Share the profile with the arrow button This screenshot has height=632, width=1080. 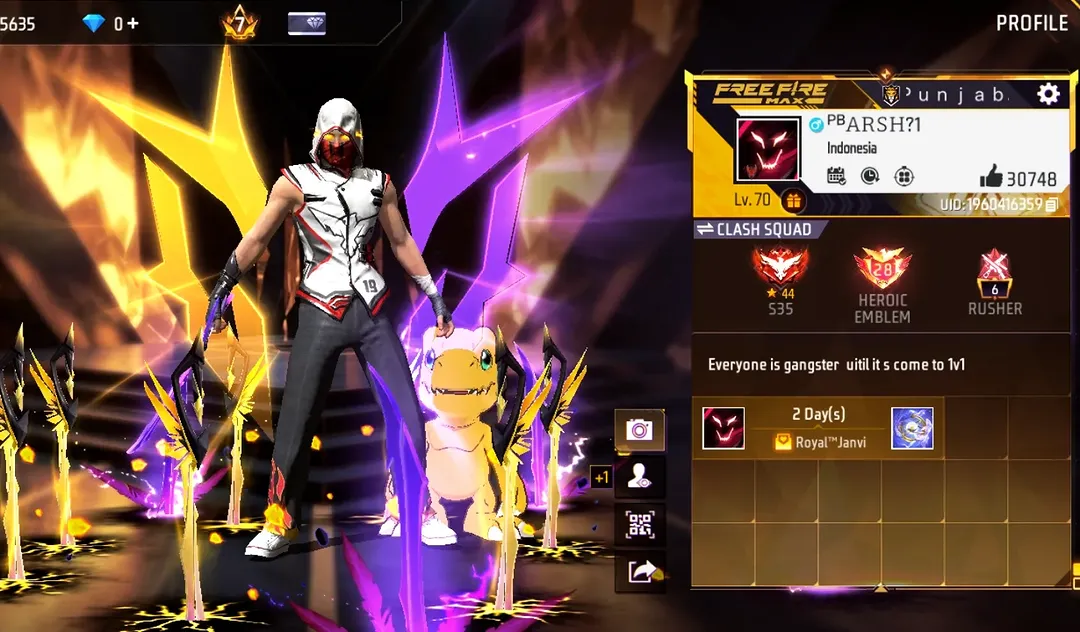coord(638,571)
